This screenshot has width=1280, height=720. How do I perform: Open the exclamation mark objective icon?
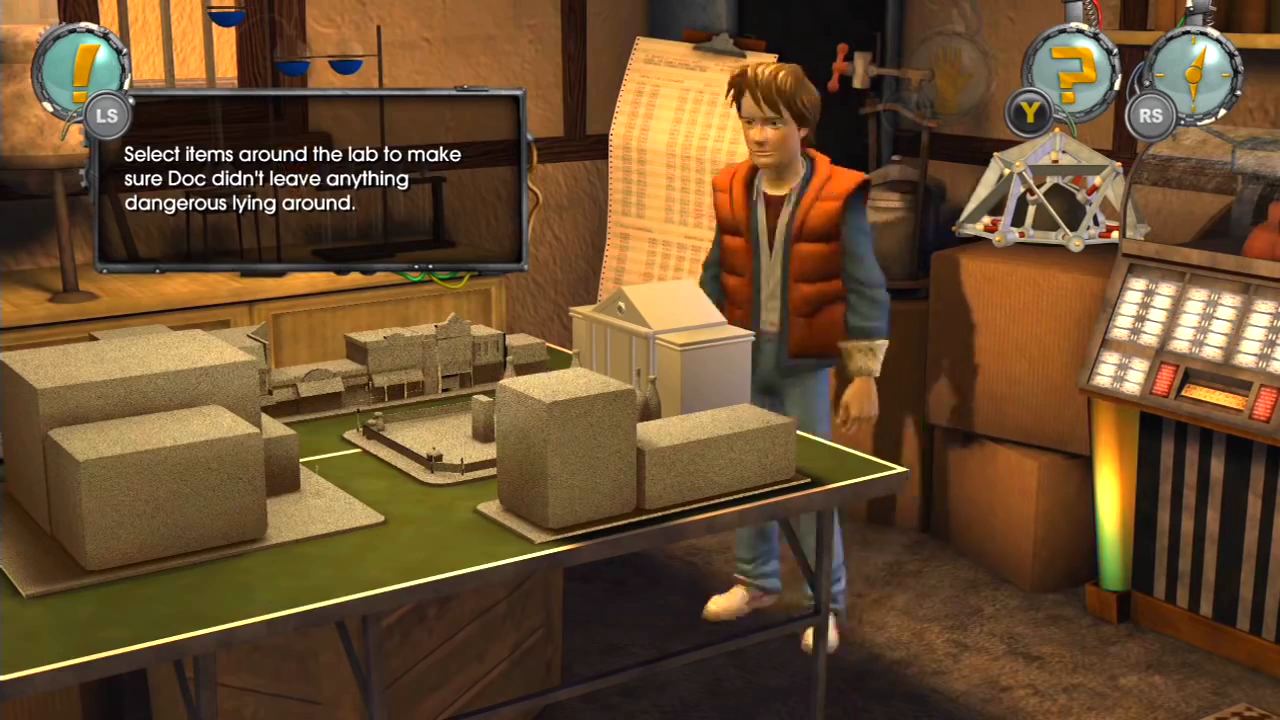tap(80, 68)
